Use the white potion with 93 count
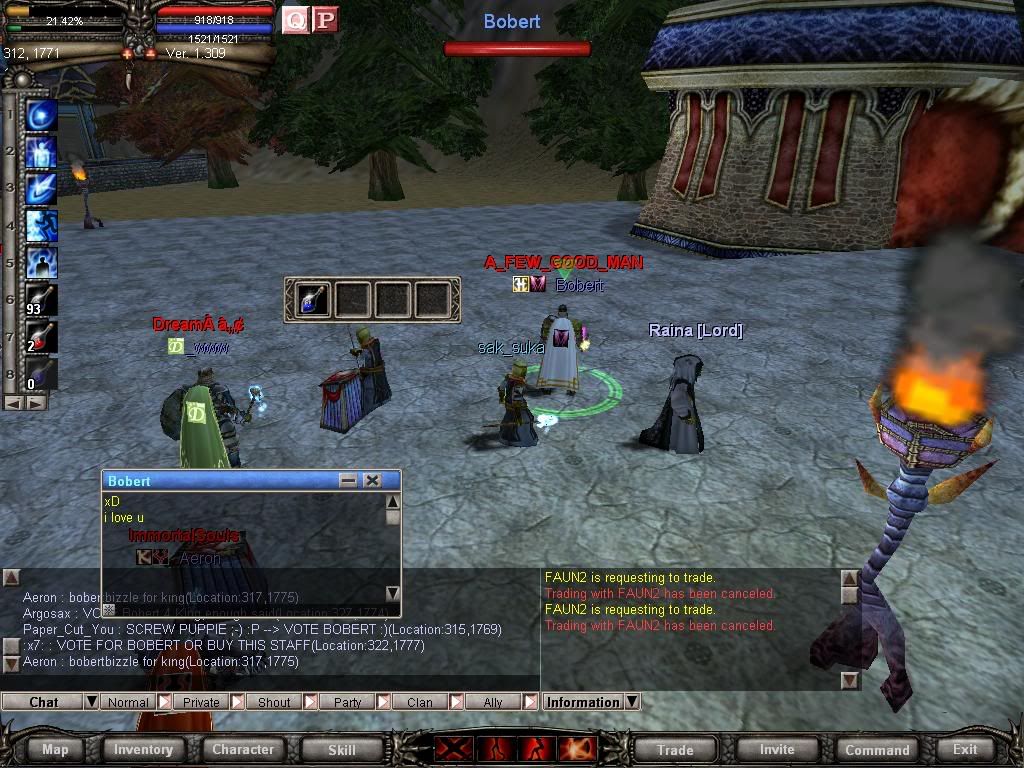 coord(41,300)
